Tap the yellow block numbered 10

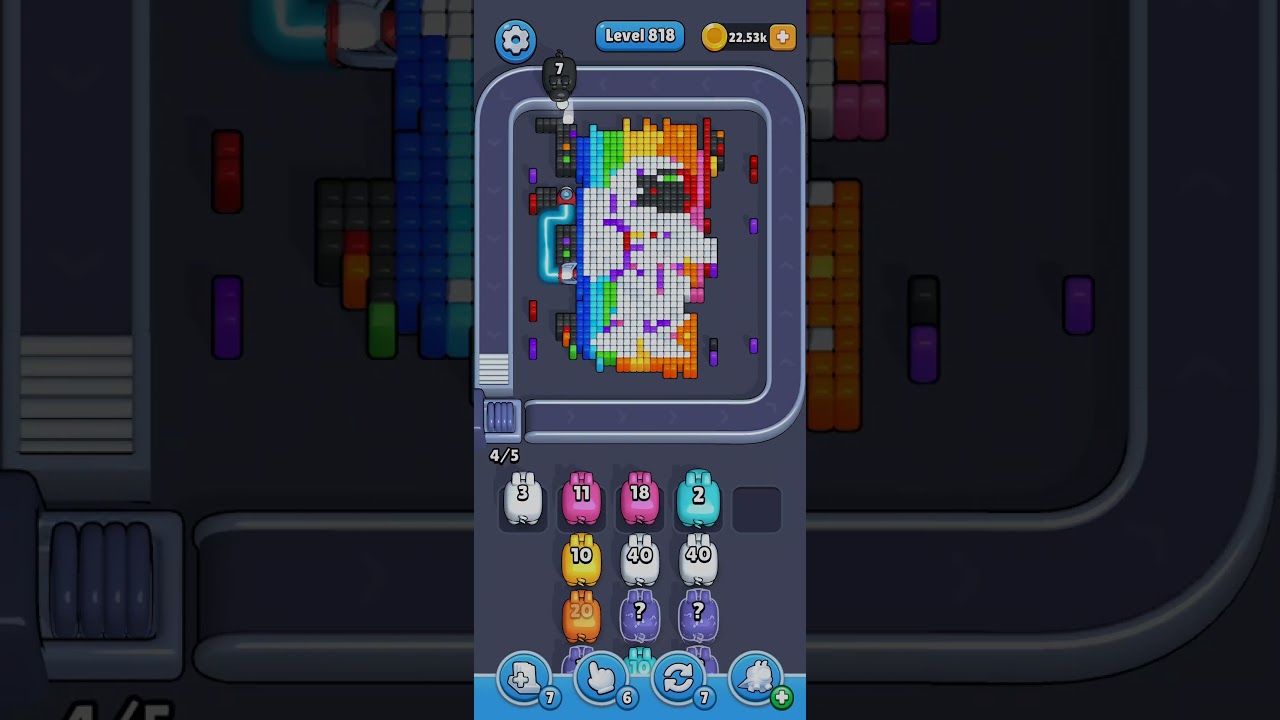point(581,557)
